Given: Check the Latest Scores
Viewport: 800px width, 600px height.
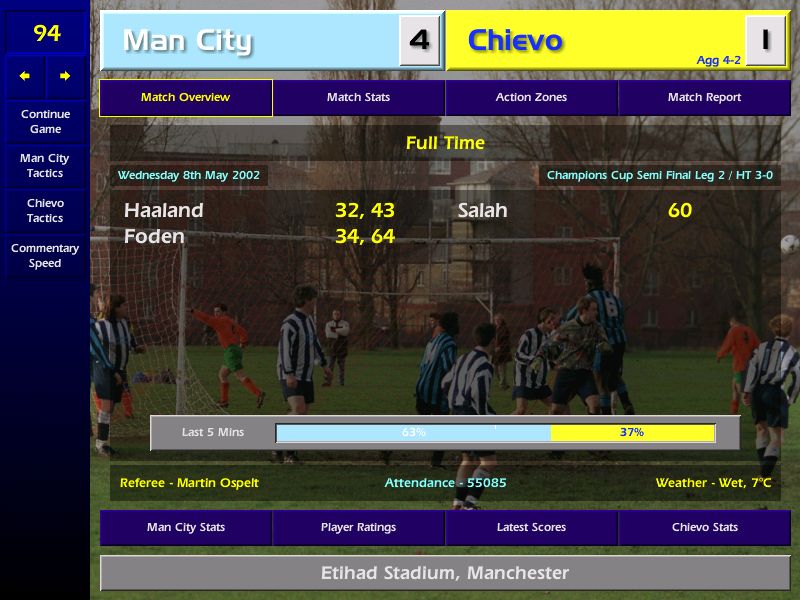Looking at the screenshot, I should pos(531,528).
